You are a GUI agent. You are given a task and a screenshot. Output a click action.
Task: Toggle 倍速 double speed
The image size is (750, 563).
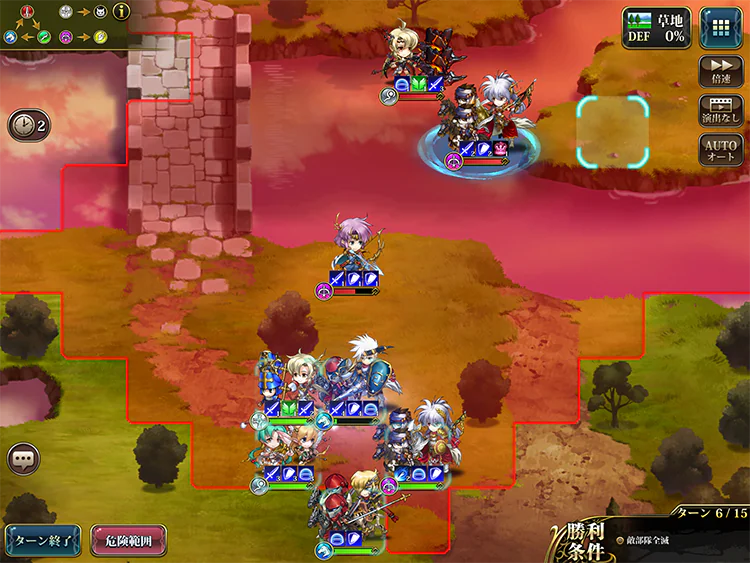(721, 72)
